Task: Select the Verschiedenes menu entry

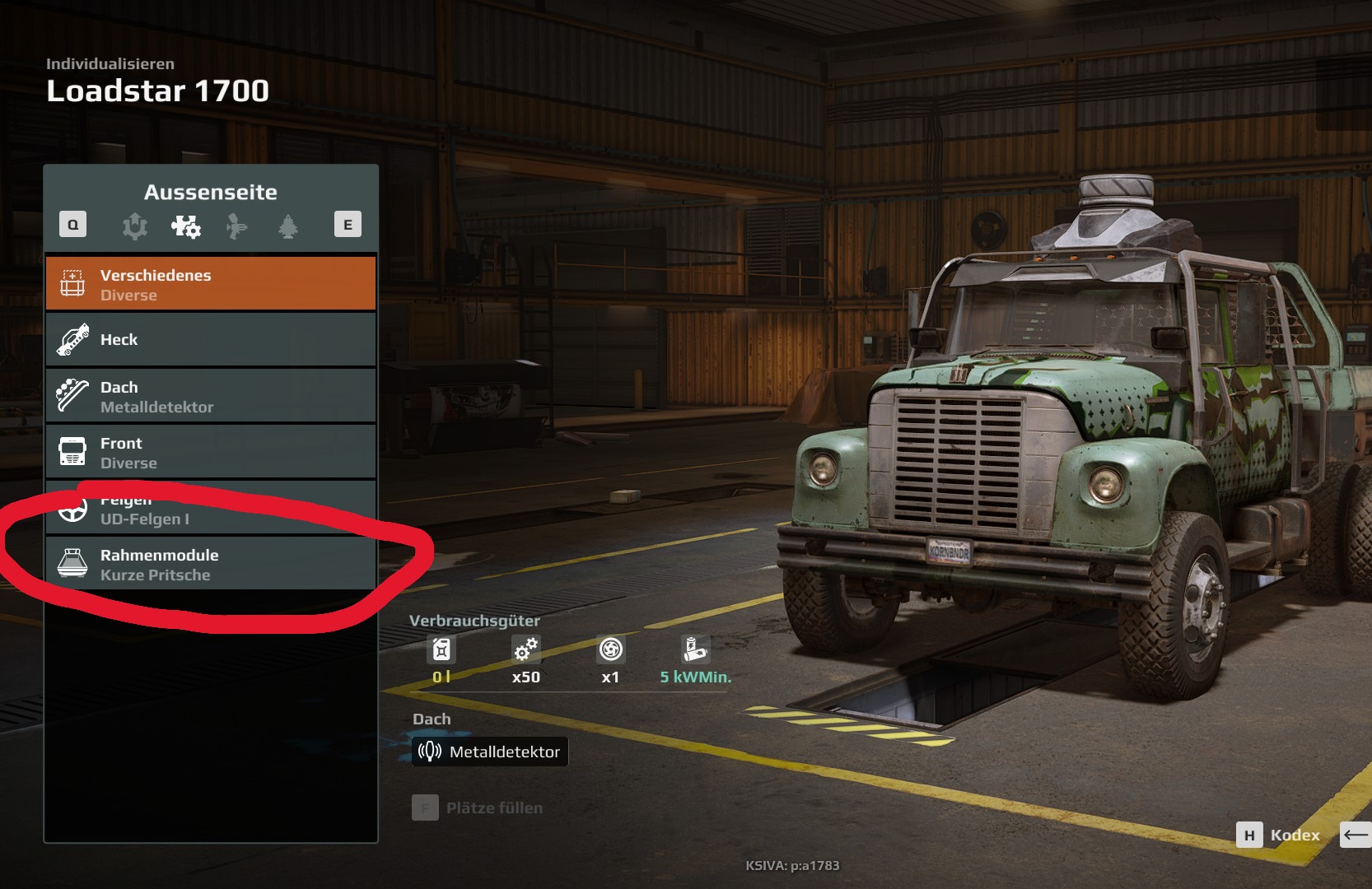Action: pyautogui.click(x=211, y=284)
